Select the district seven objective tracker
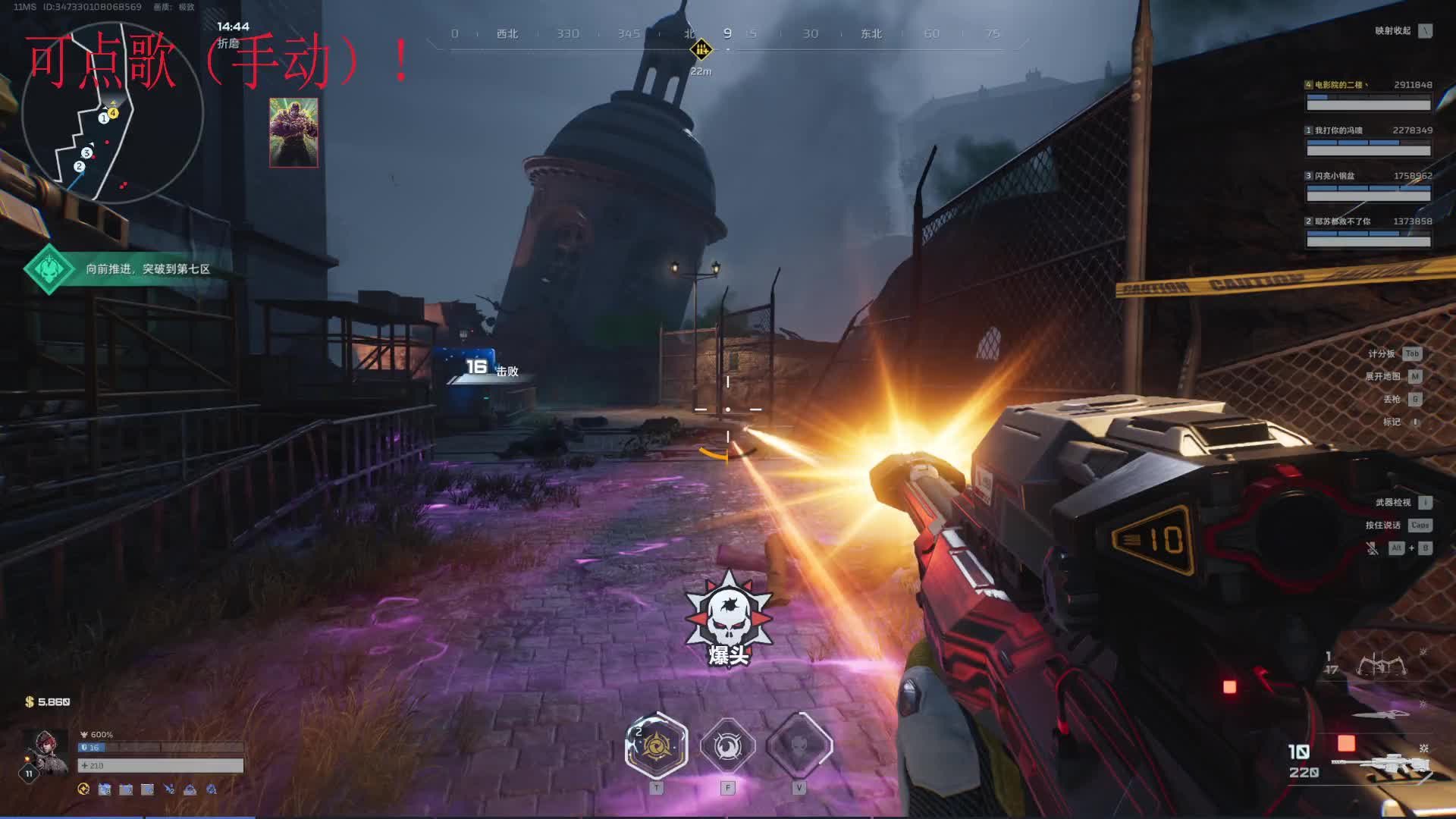 click(129, 269)
